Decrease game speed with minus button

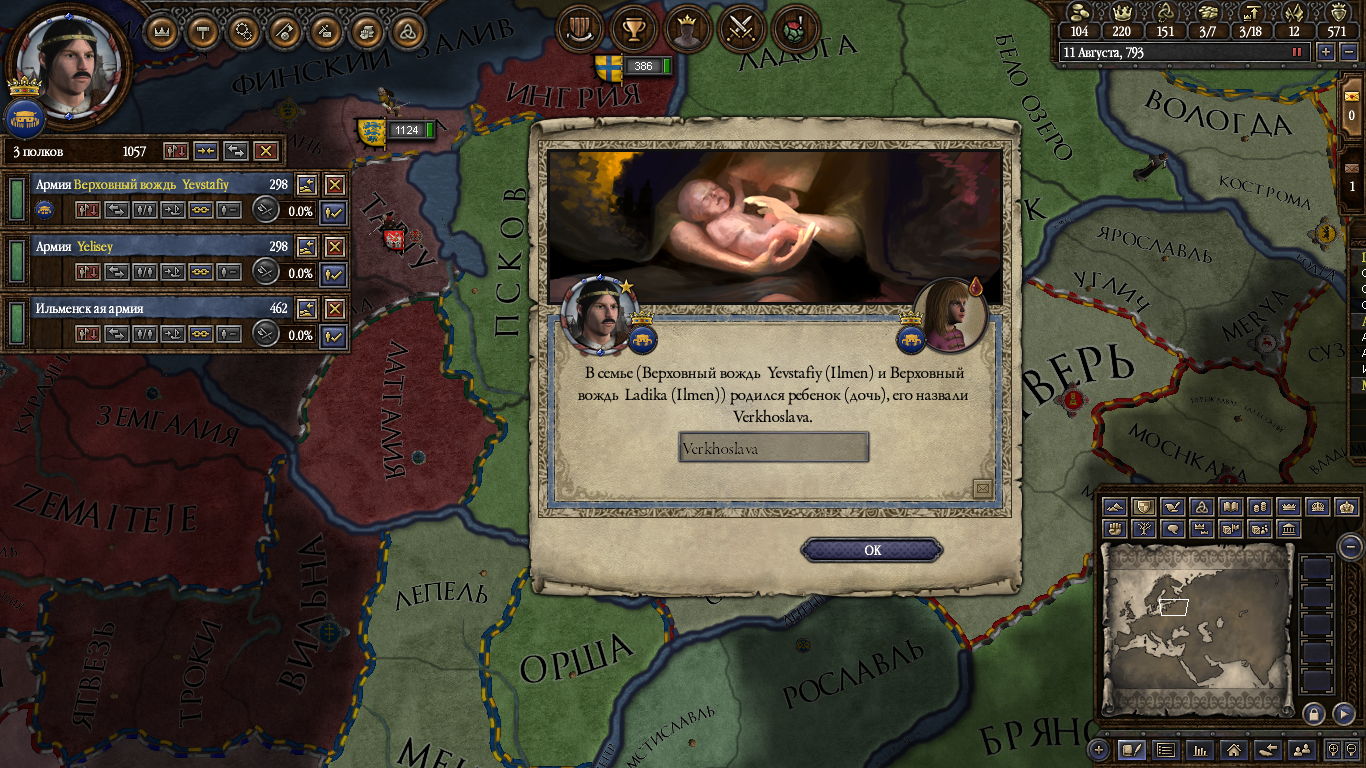point(1347,52)
